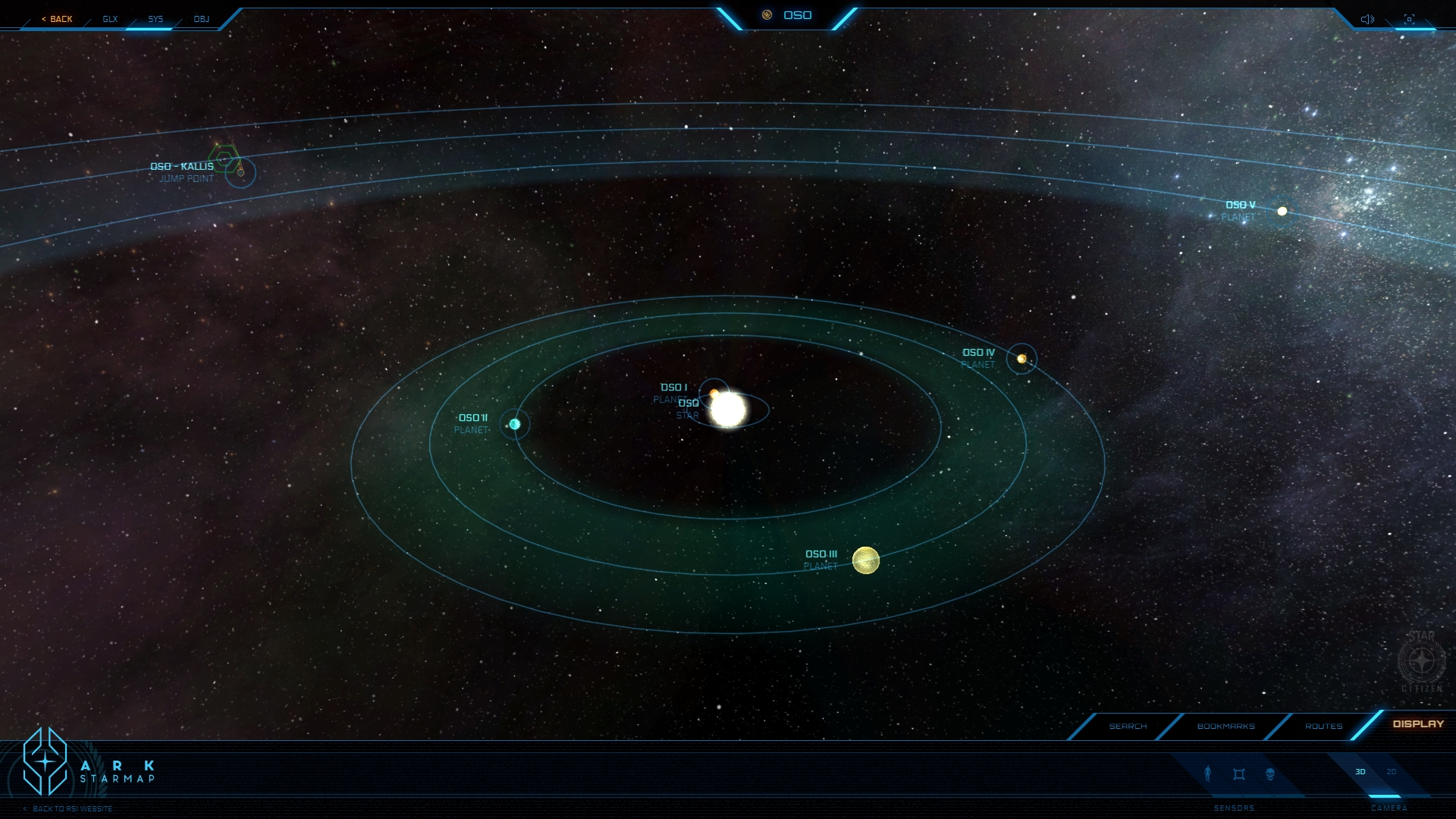Follow the Back to RSI Website link
This screenshot has height=819, width=1456.
click(x=72, y=809)
